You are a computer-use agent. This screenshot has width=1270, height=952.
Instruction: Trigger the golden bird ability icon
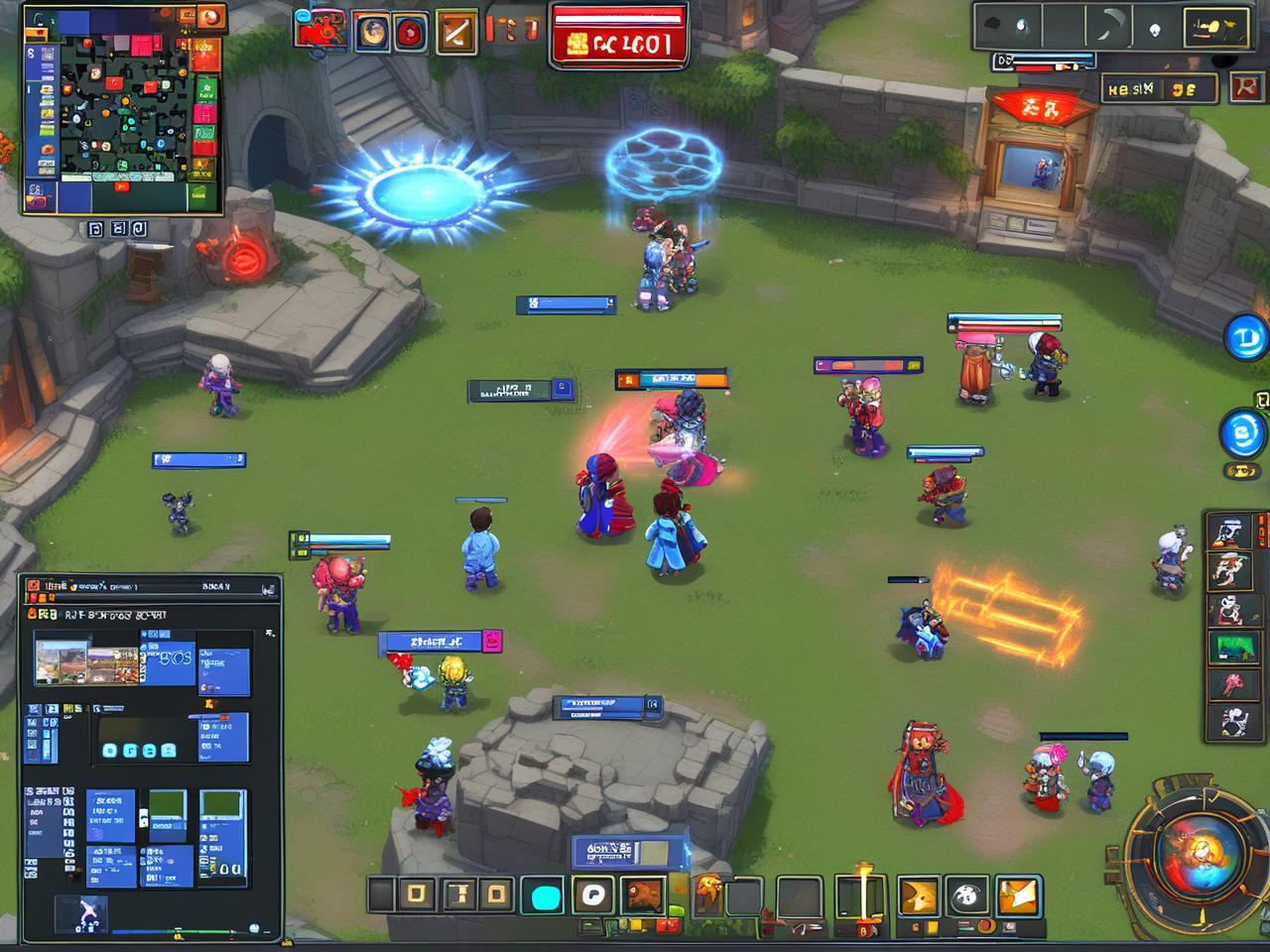point(918,895)
